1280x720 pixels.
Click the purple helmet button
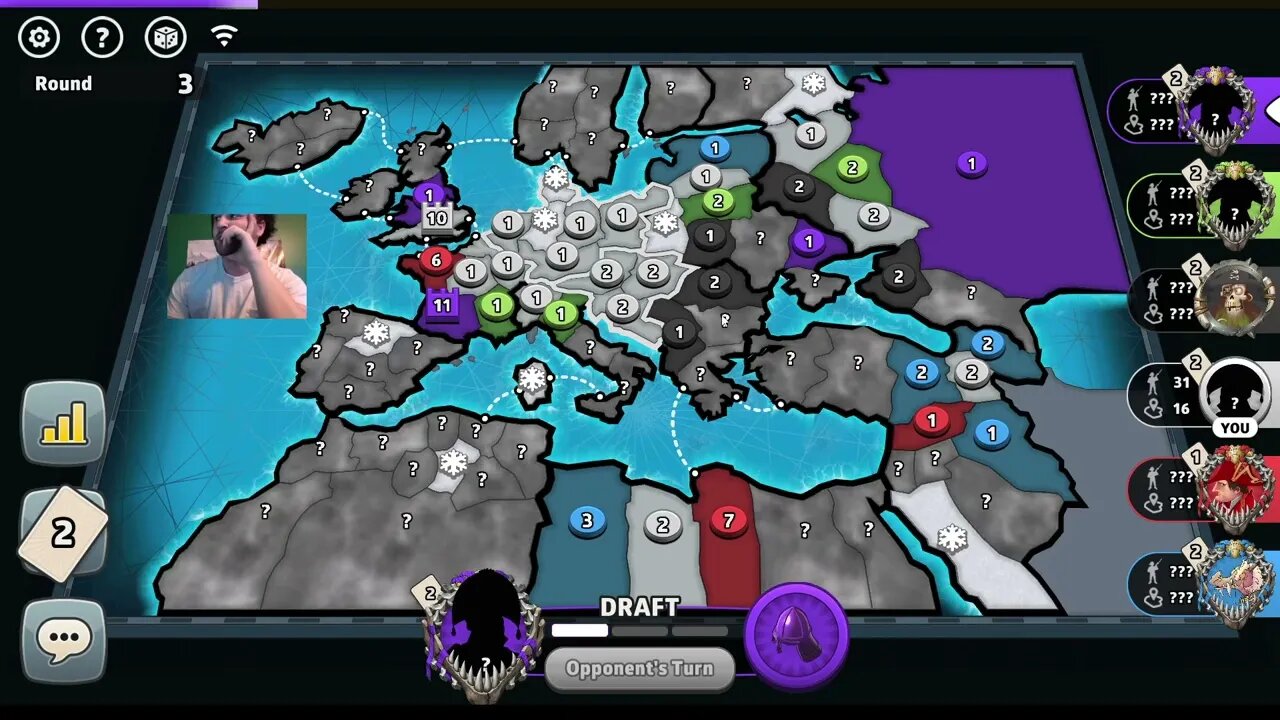coord(797,635)
